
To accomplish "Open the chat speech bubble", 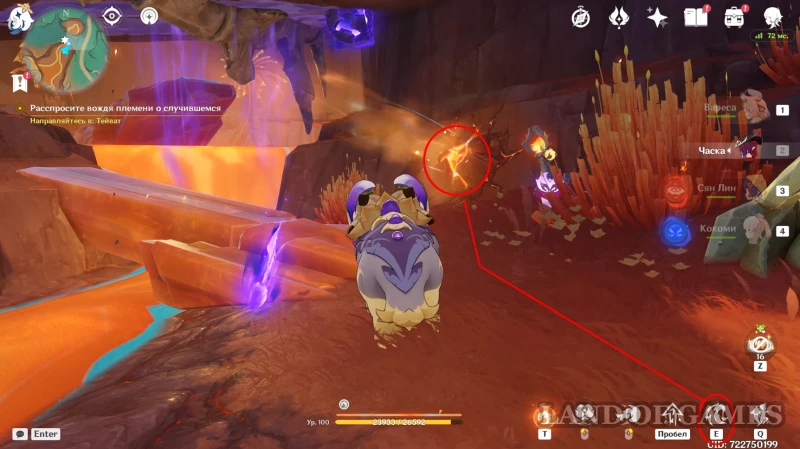I will 20,434.
